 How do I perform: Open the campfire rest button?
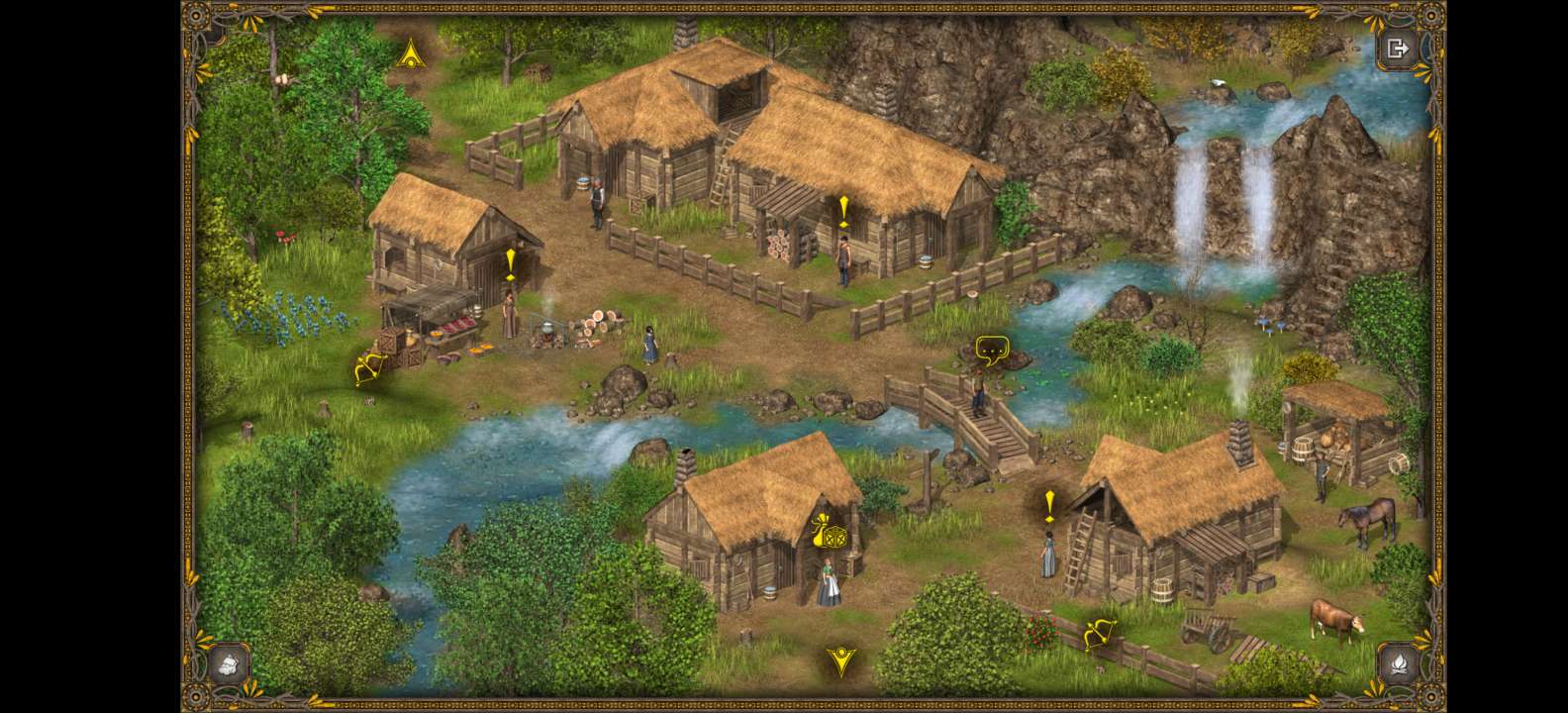[1397, 662]
